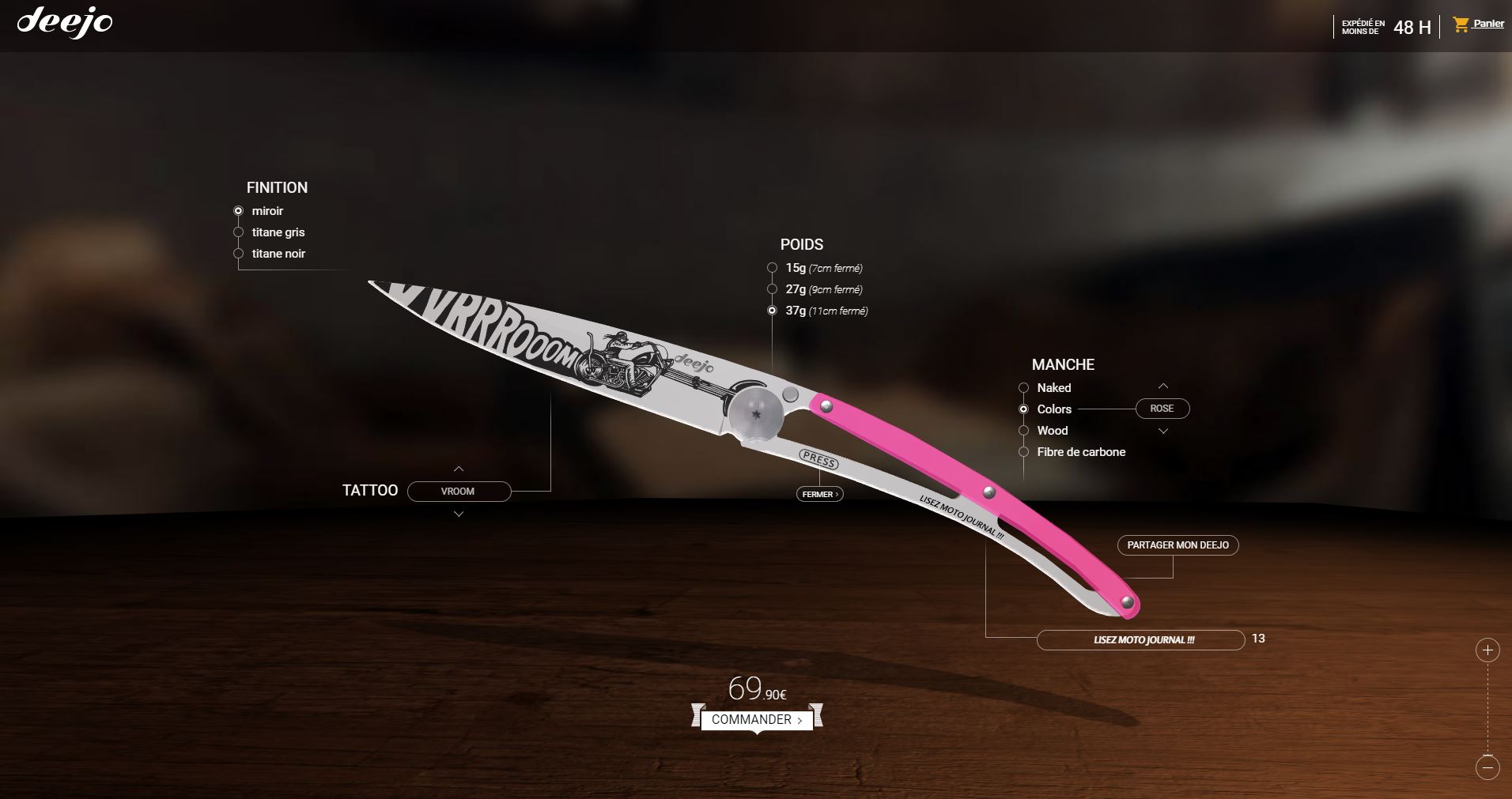Screen dimensions: 1512x799
Task: Click the ROSE color selector pill
Action: [1162, 409]
